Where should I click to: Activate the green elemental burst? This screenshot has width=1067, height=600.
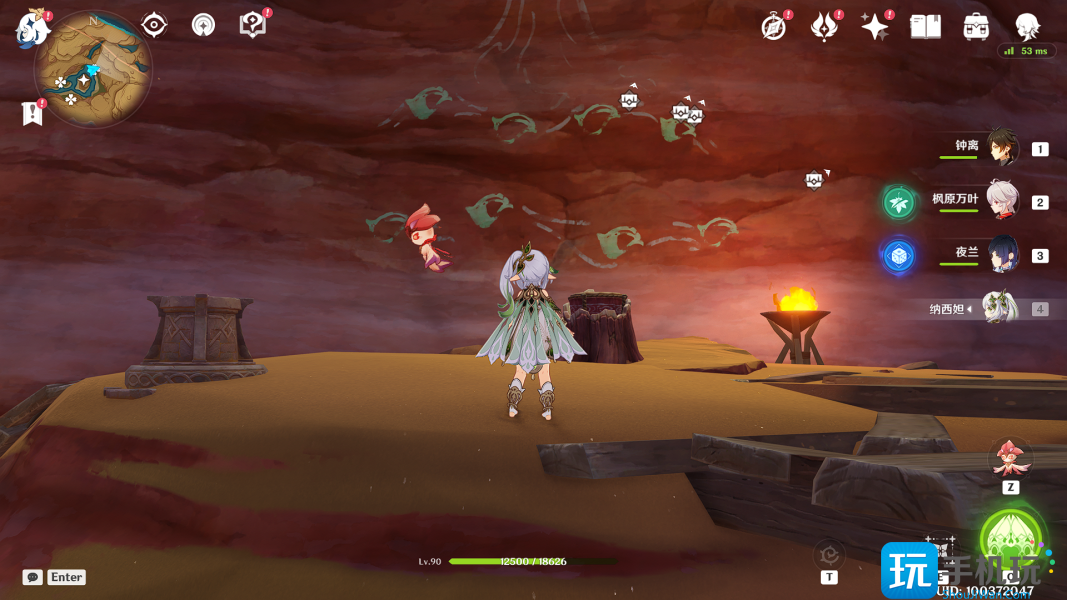pos(1012,540)
